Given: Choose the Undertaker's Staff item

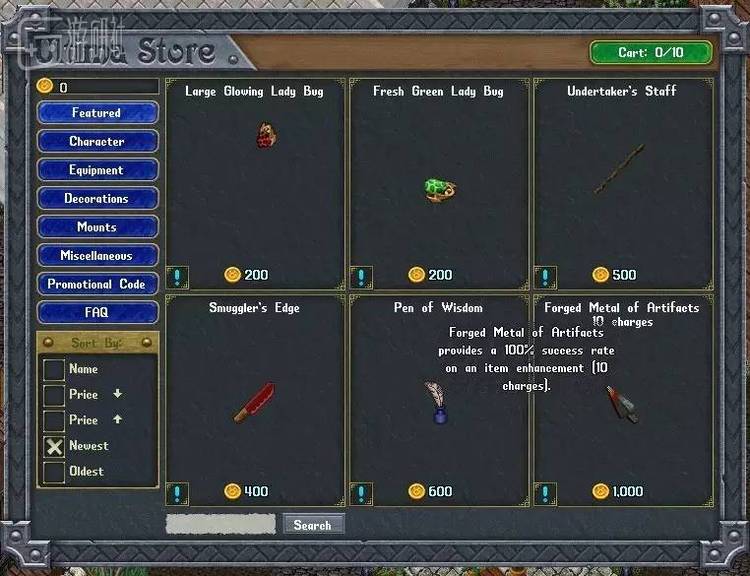Looking at the screenshot, I should click(x=619, y=167).
